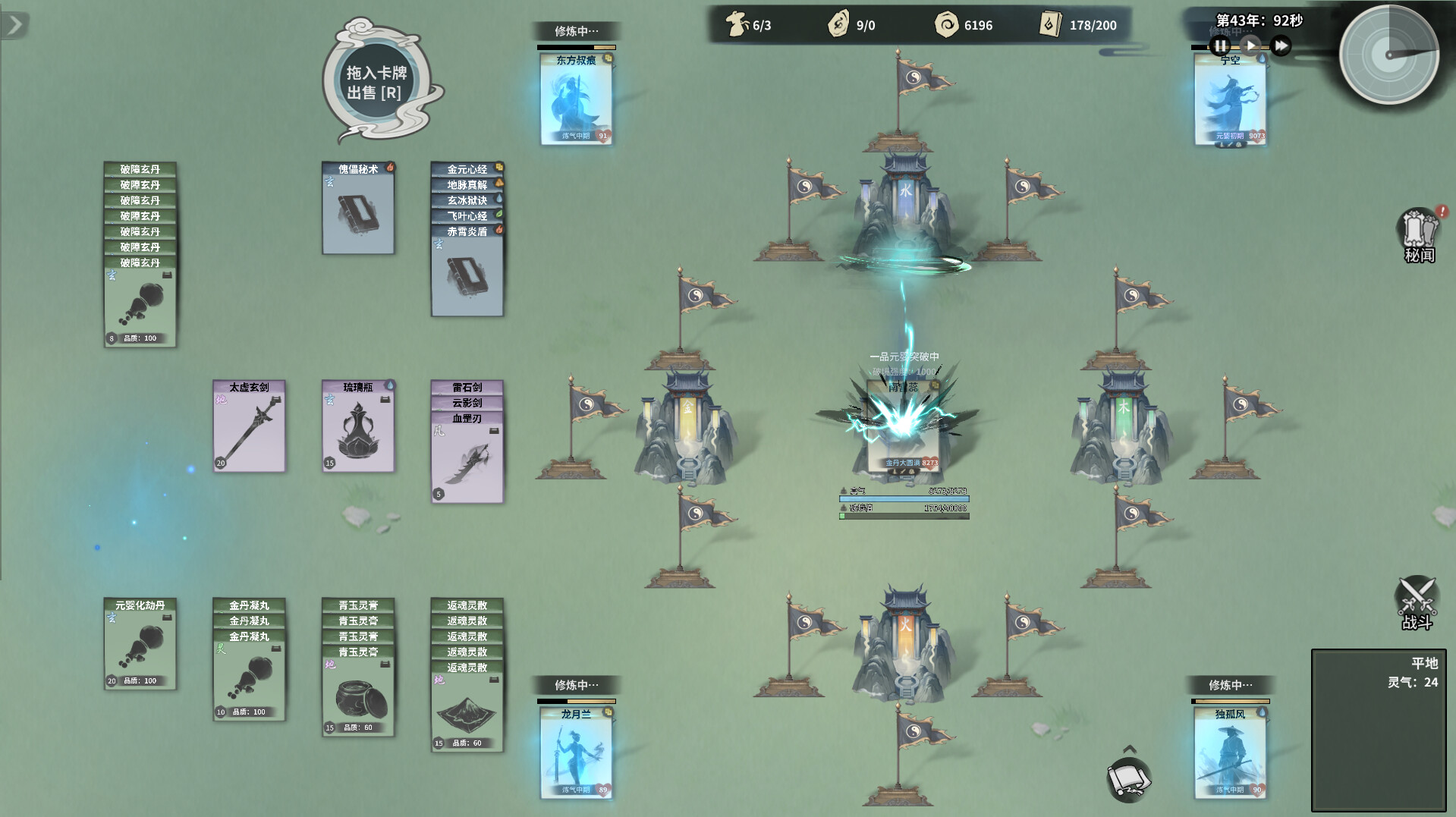The height and width of the screenshot is (817, 1456).
Task: Click the 修炼中 header above 龙月兰
Action: 576,684
